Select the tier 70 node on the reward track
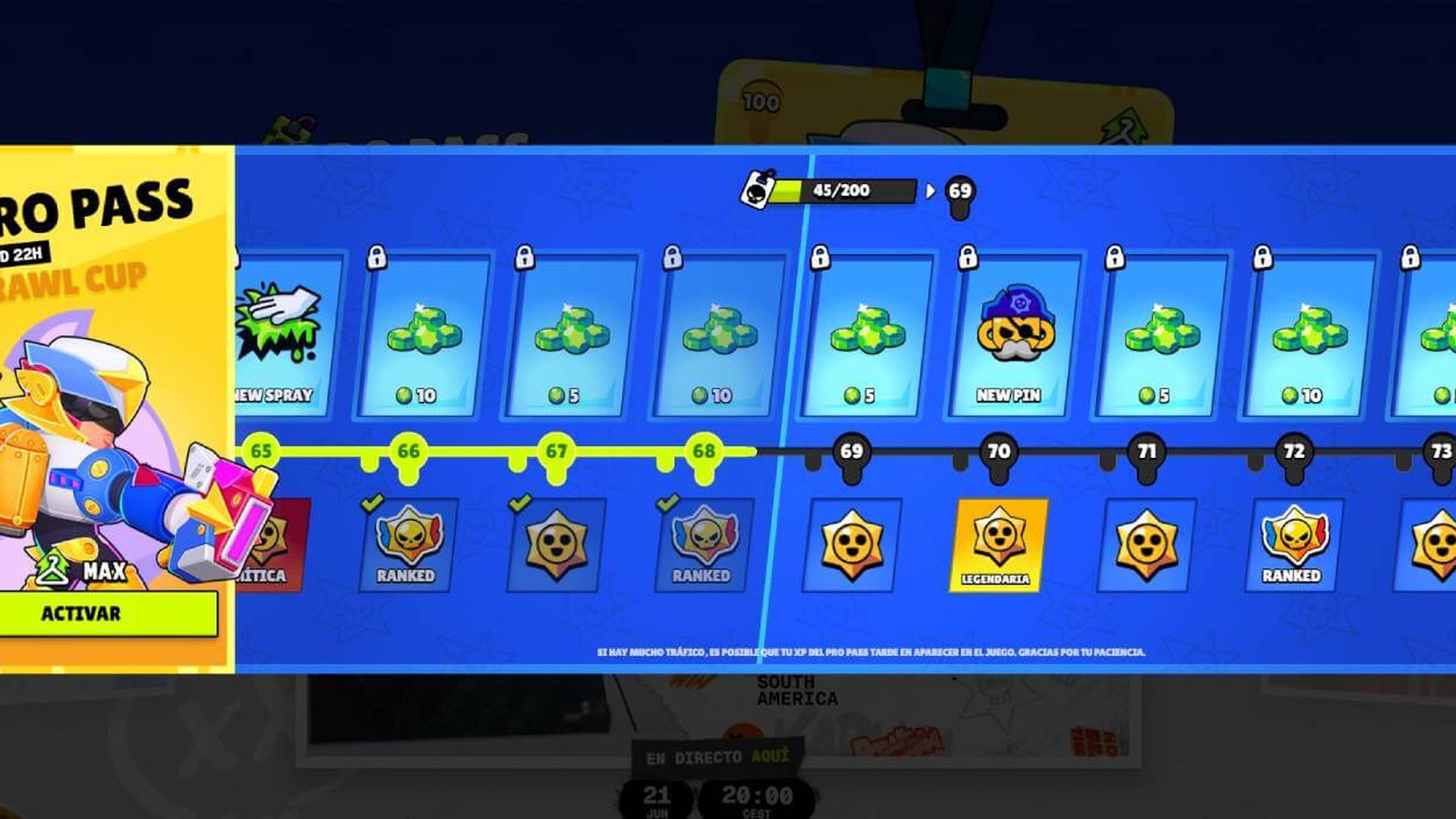The height and width of the screenshot is (819, 1456). (999, 453)
